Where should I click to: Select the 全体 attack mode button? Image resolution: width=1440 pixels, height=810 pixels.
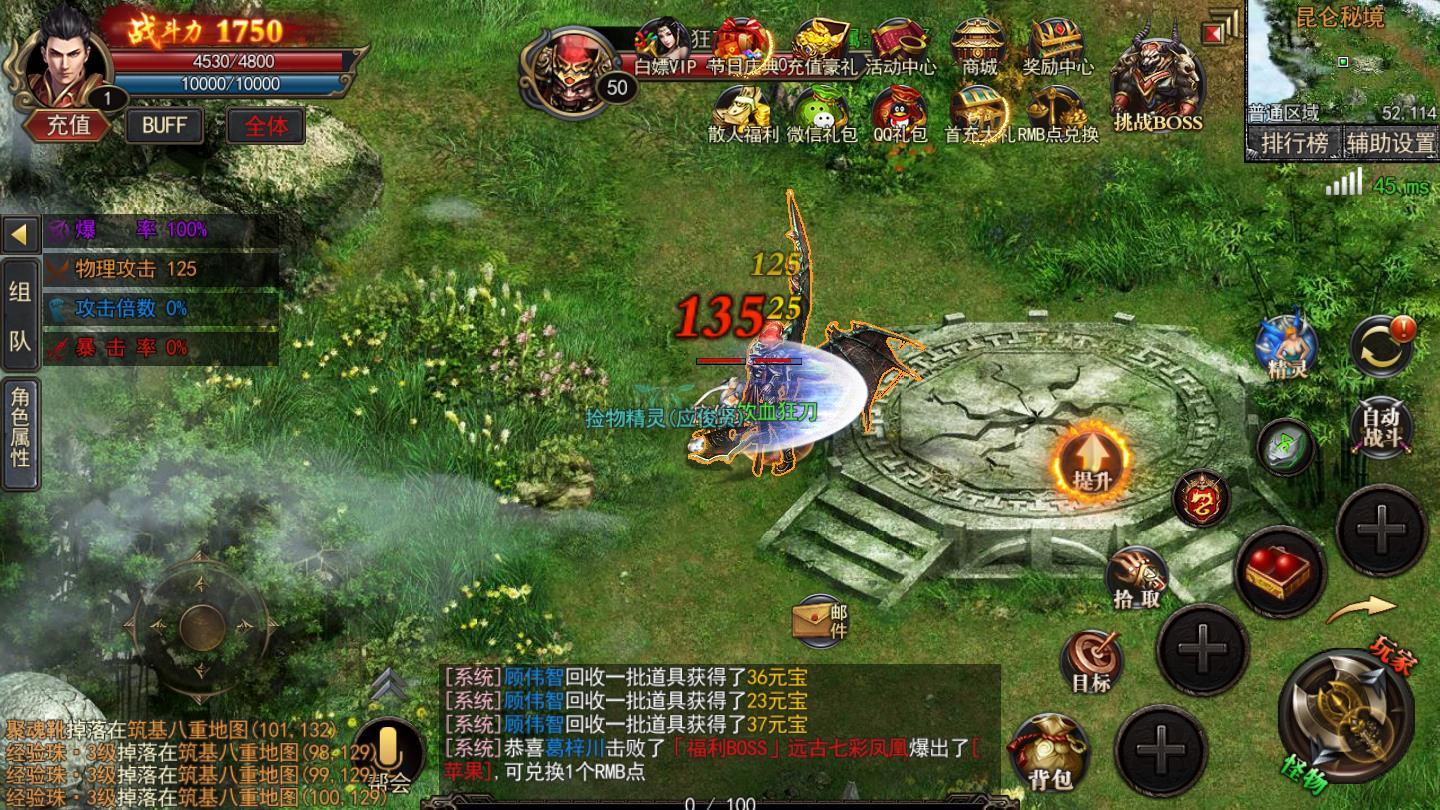coord(266,125)
